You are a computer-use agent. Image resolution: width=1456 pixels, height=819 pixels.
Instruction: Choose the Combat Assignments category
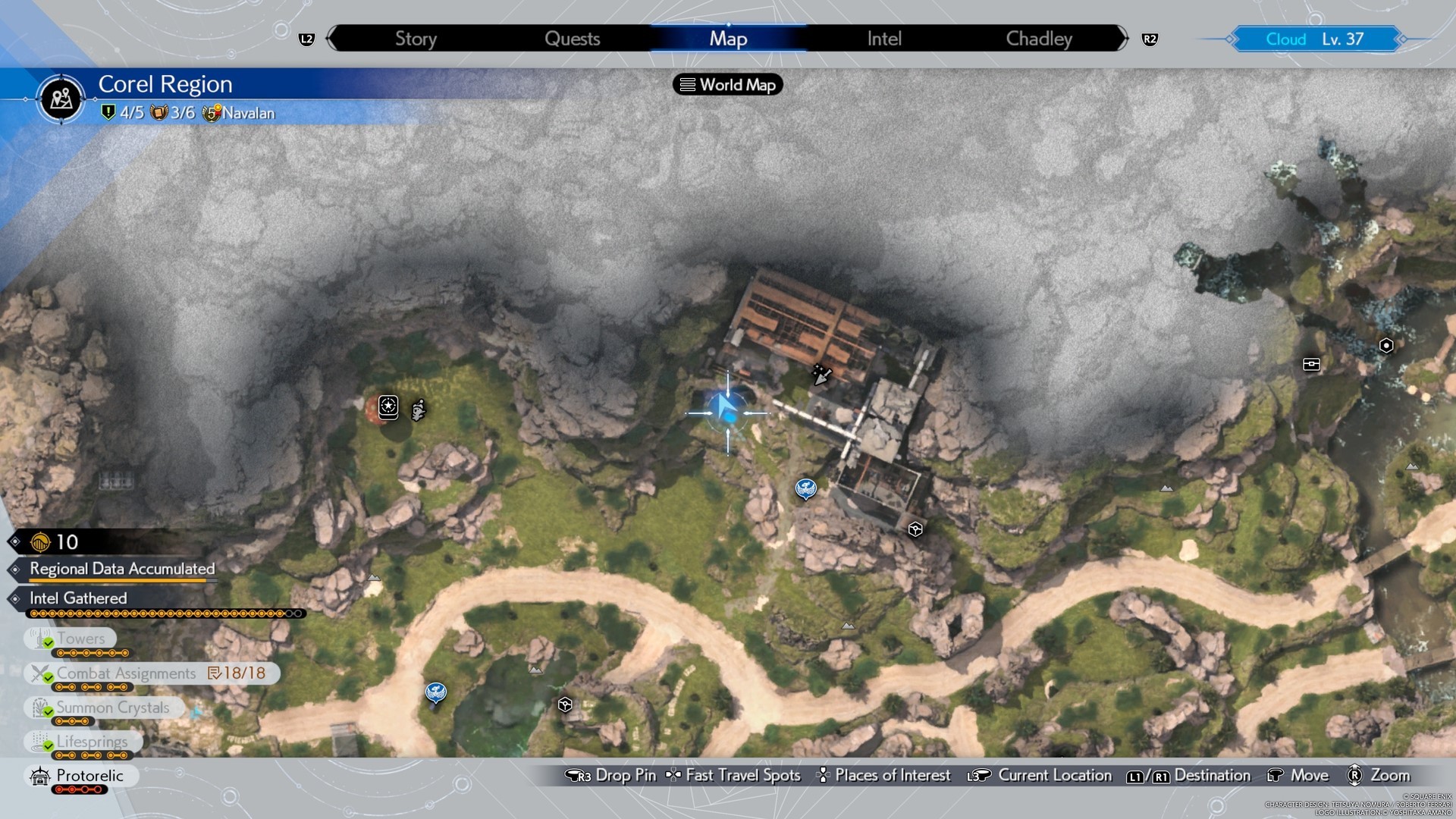pos(126,673)
